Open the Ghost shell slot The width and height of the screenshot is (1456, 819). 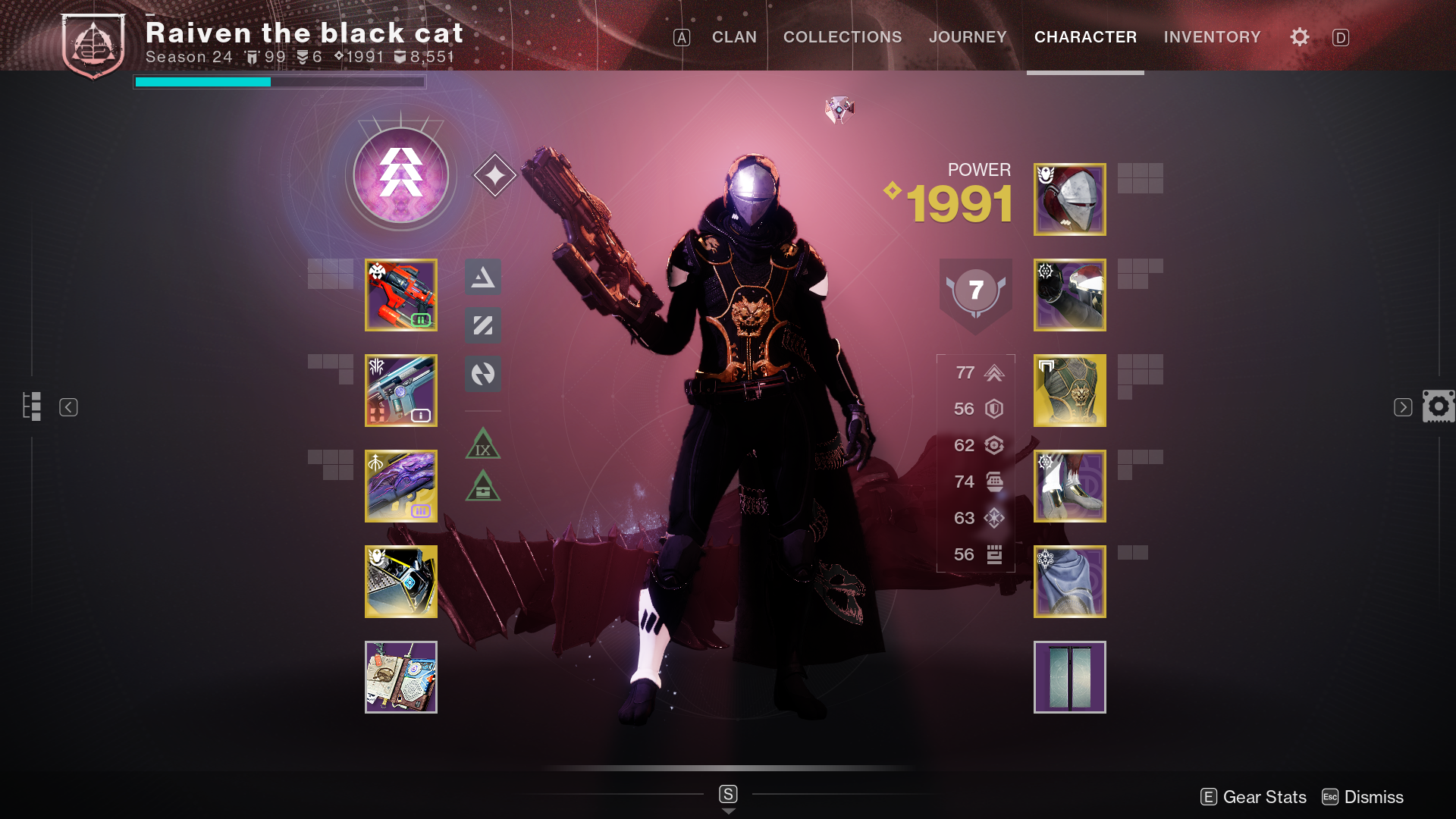(400, 582)
